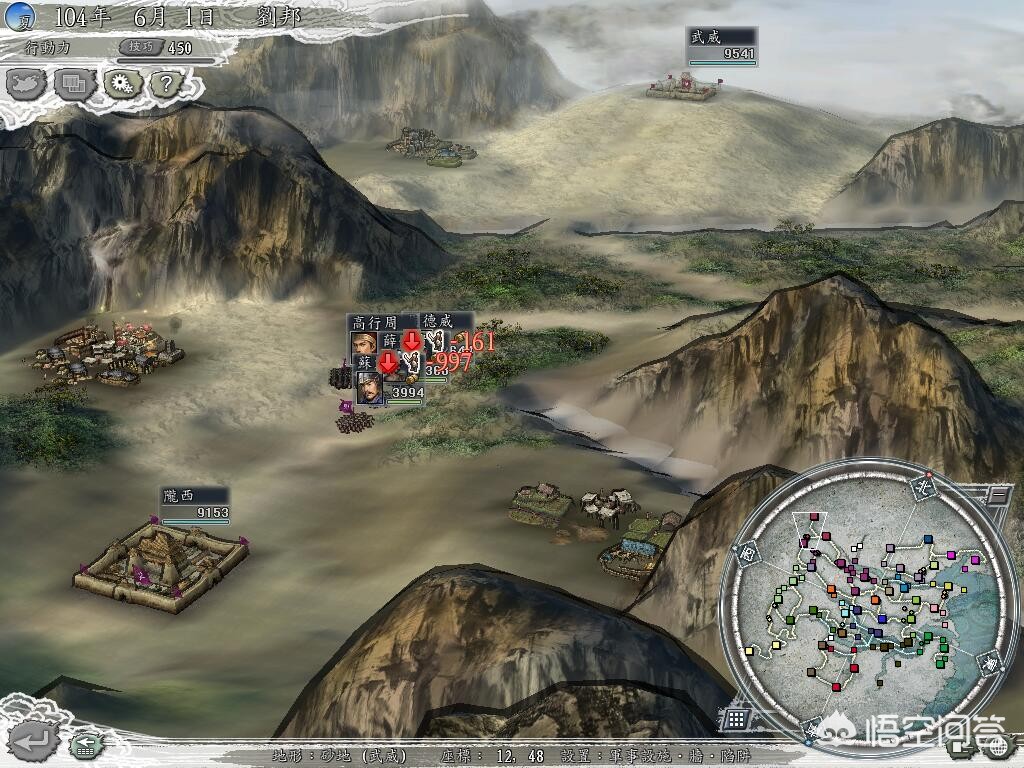Select the 武威 city label
Screen dimensions: 1024x768
705,37
